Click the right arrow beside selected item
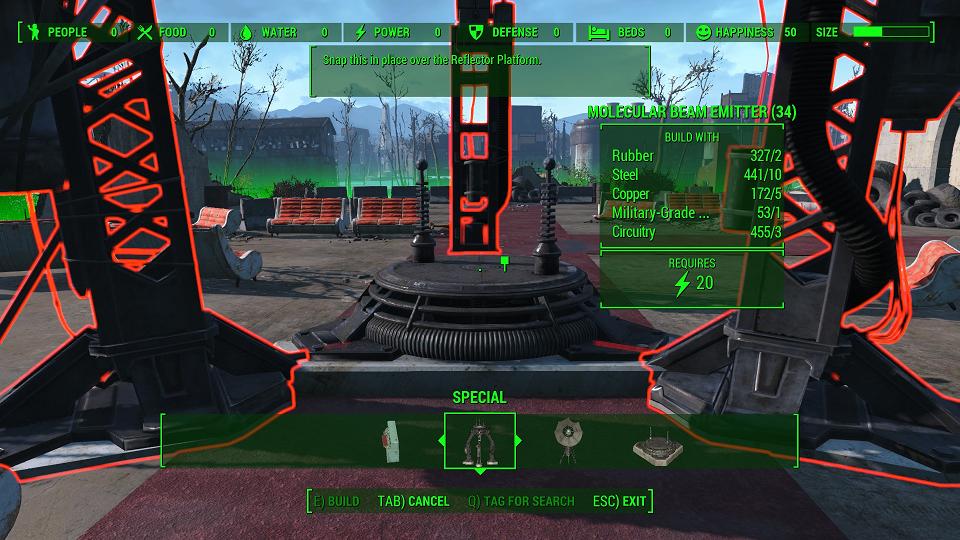This screenshot has width=960, height=540. pyautogui.click(x=518, y=440)
